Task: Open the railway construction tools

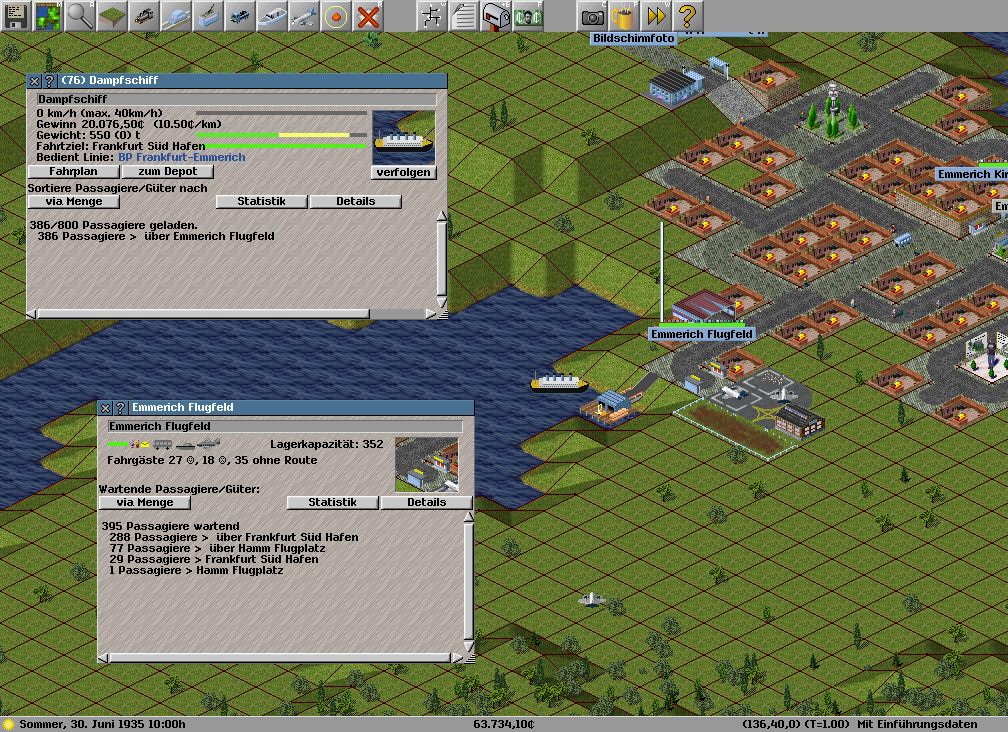Action: coord(144,16)
